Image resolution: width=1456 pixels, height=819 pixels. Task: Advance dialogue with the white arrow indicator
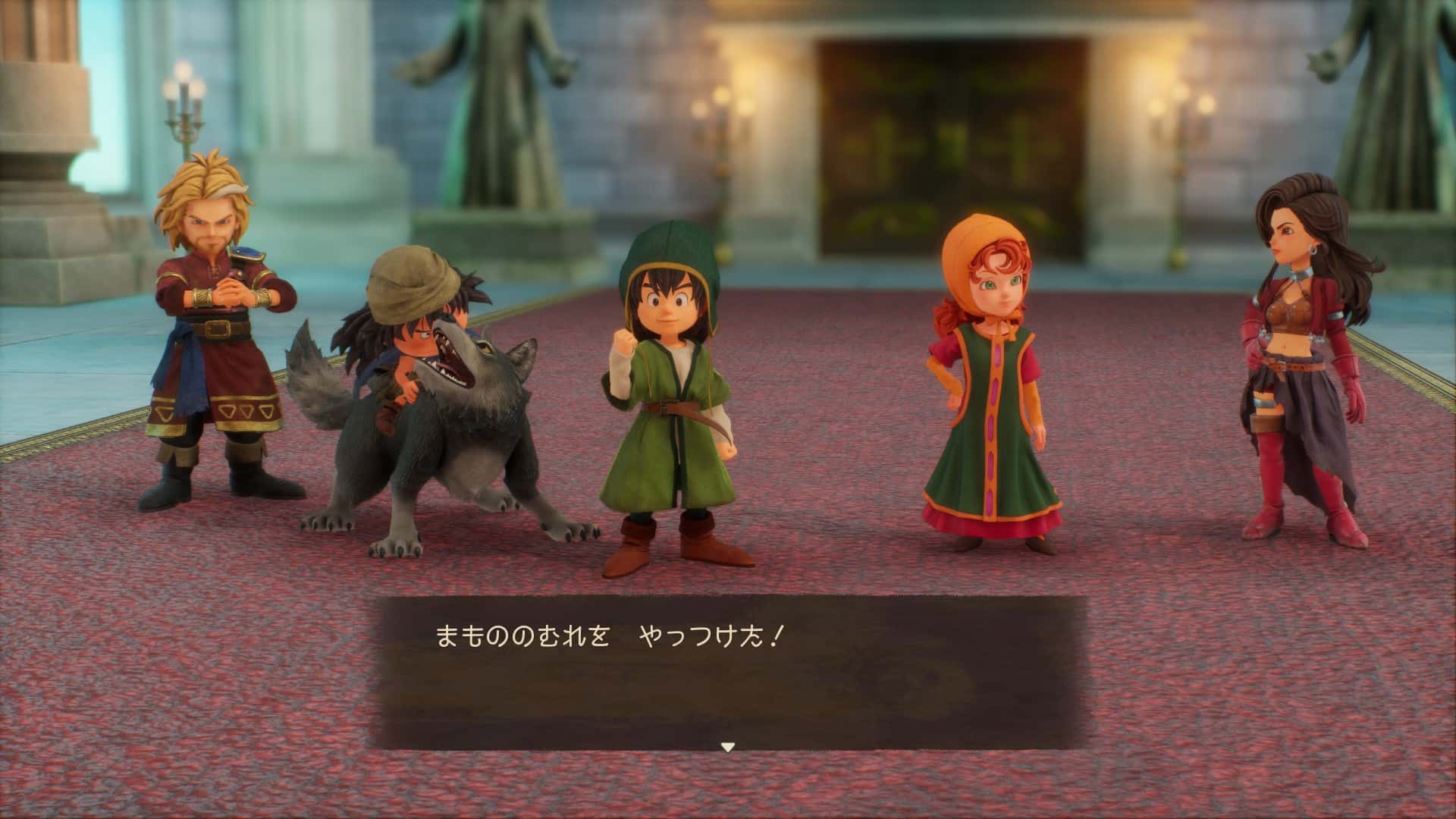(x=727, y=747)
